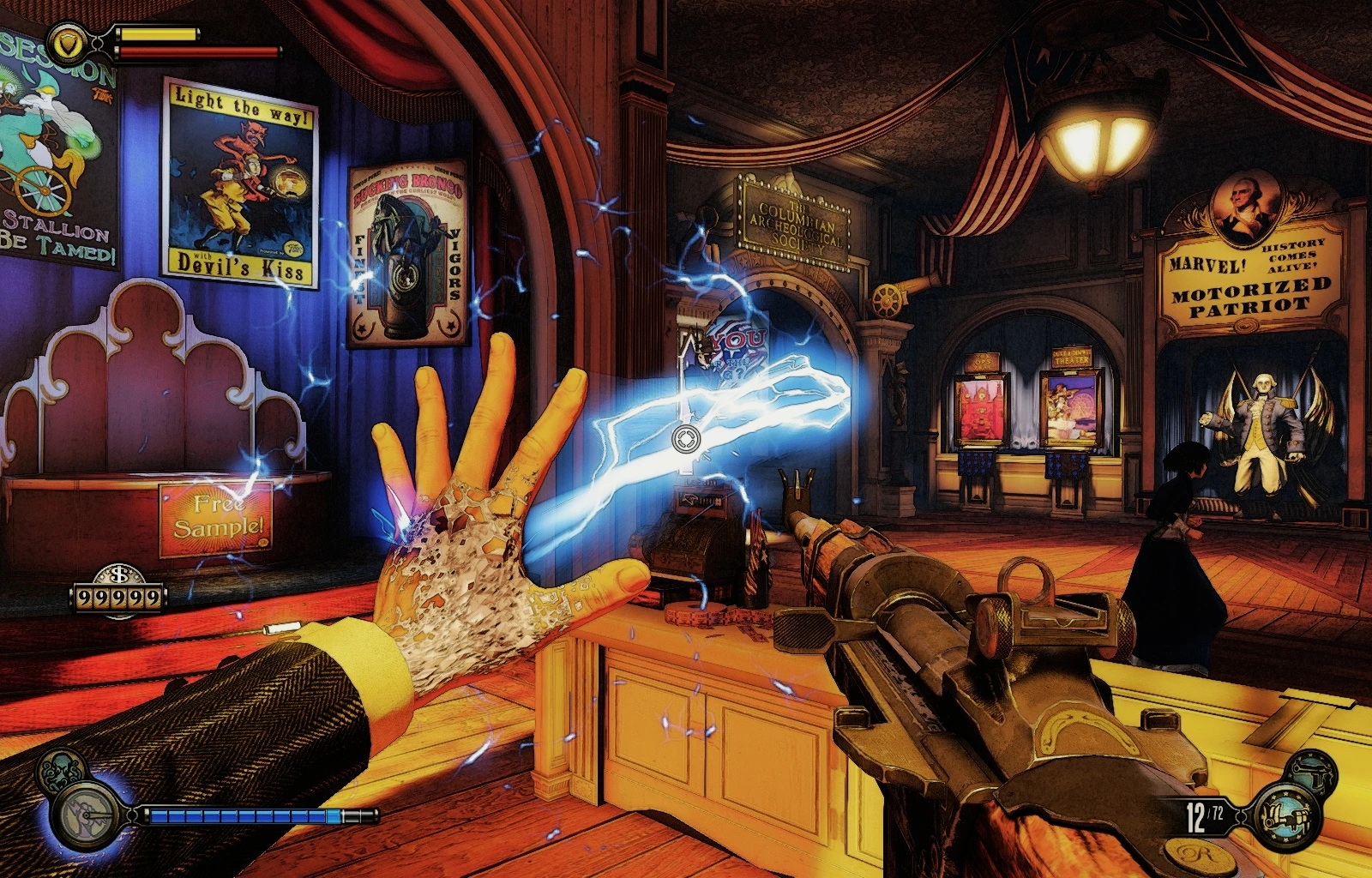Select the active Shock Jockey vigor icon
Screen dimensions: 1372x878
[86, 814]
